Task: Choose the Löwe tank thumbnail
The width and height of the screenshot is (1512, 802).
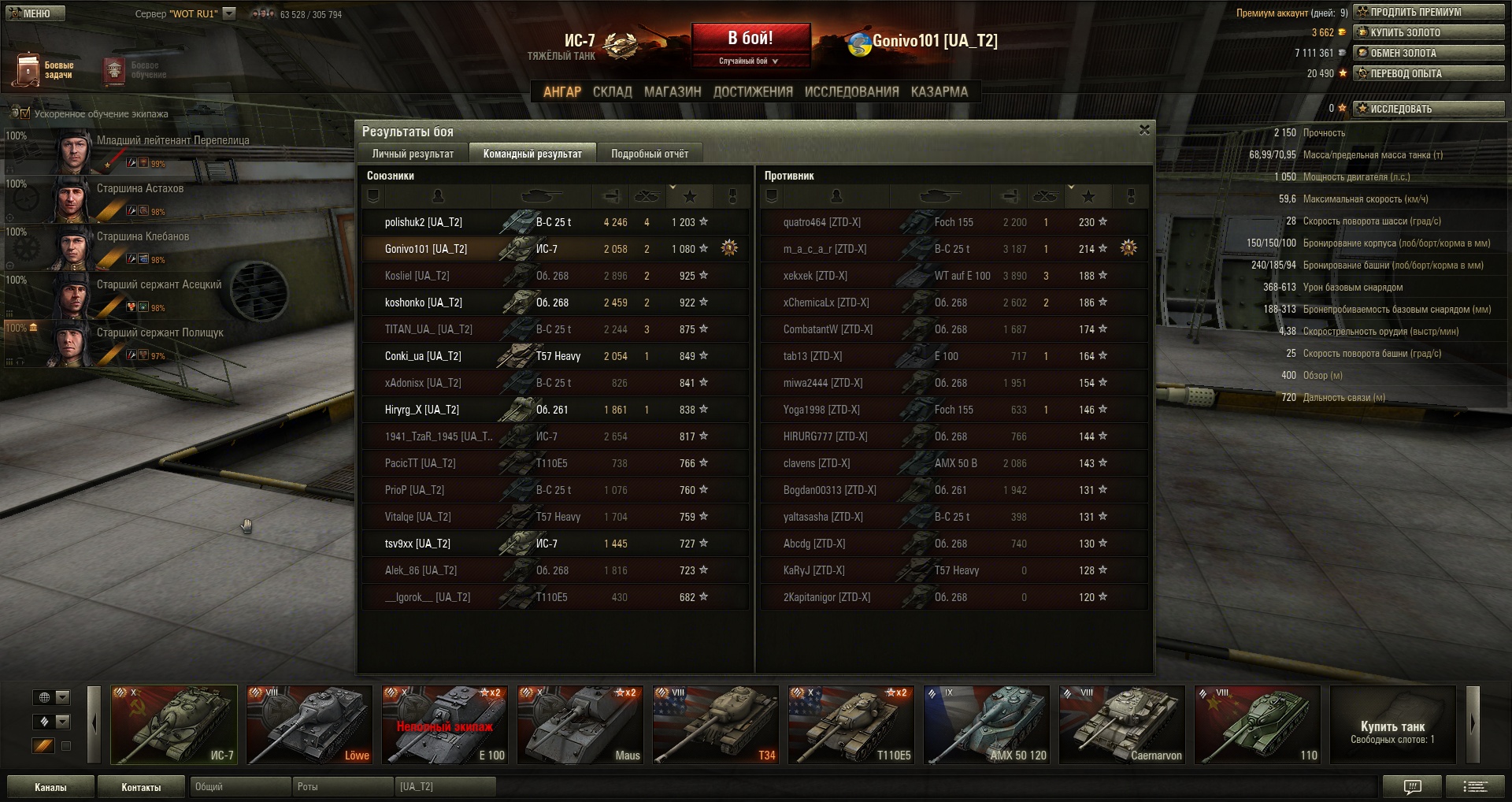Action: [x=309, y=725]
